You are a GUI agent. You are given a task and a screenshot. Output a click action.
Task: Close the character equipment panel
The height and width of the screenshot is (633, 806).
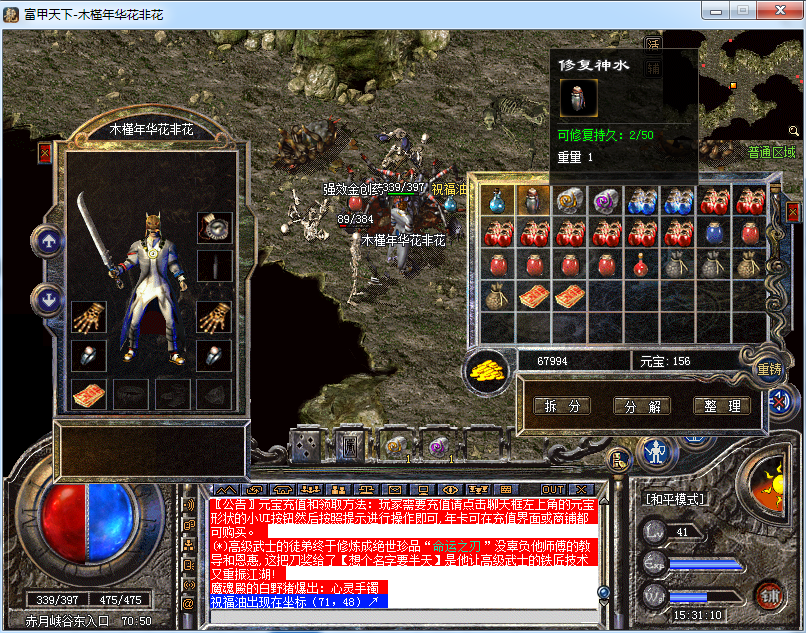click(x=44, y=153)
